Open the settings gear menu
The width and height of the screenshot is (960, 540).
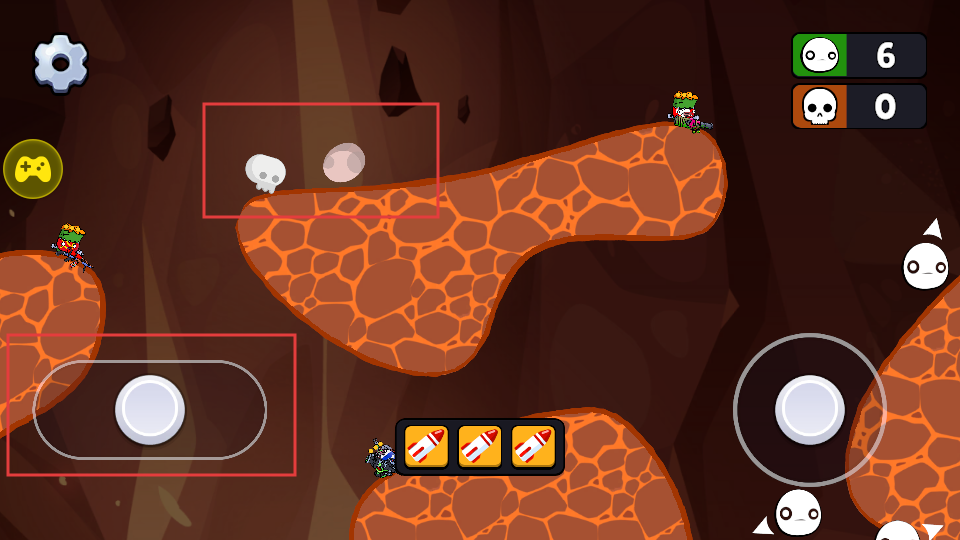60,63
